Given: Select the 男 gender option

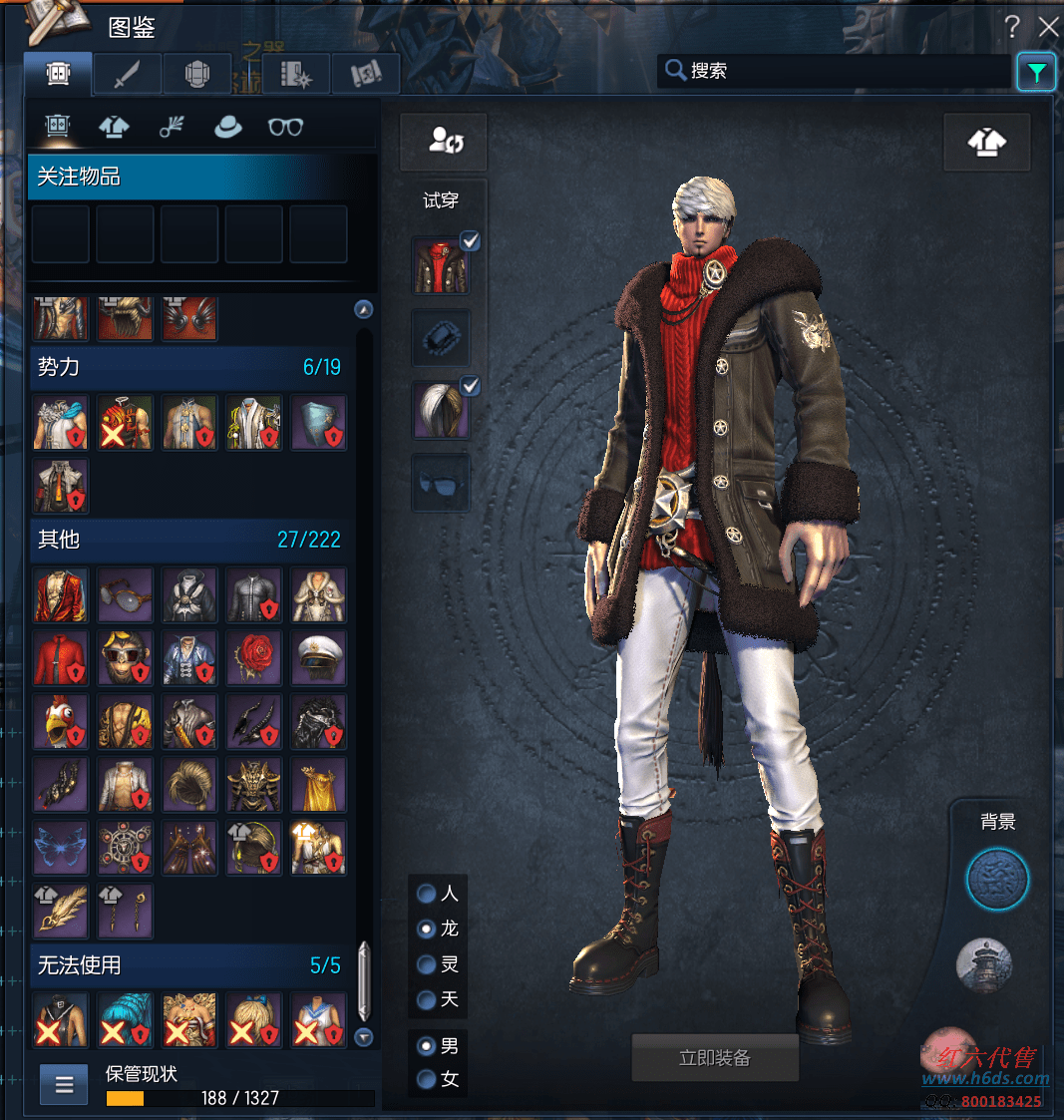Looking at the screenshot, I should point(427,1046).
